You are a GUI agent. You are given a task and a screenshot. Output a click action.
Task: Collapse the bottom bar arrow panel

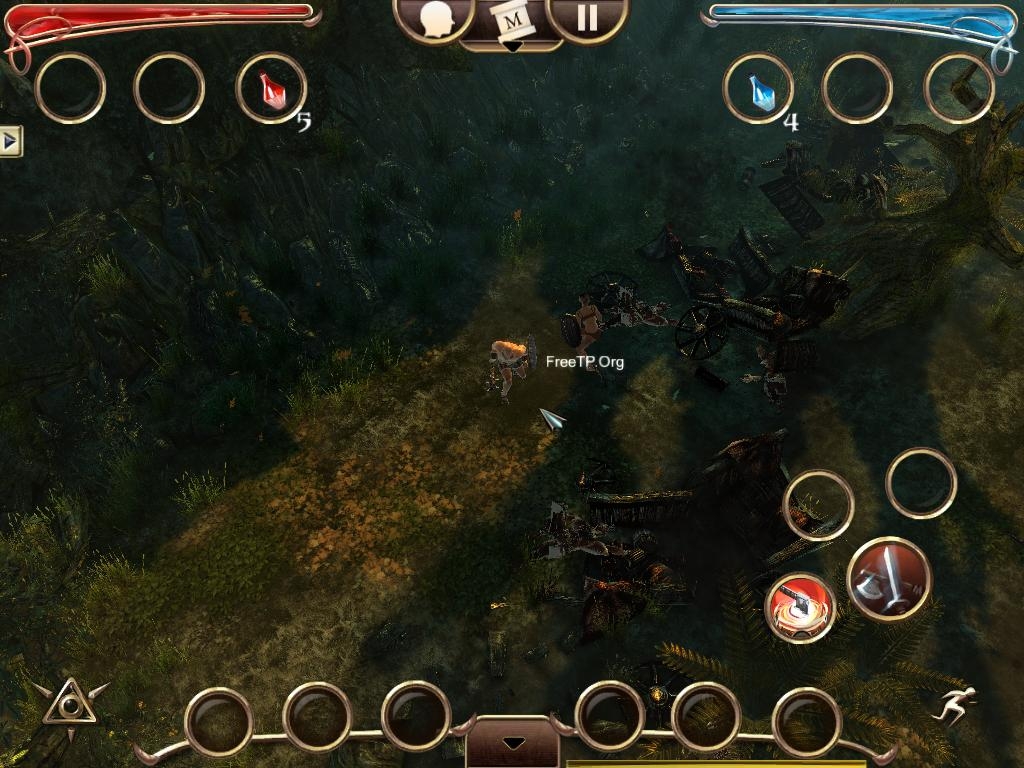(x=512, y=743)
